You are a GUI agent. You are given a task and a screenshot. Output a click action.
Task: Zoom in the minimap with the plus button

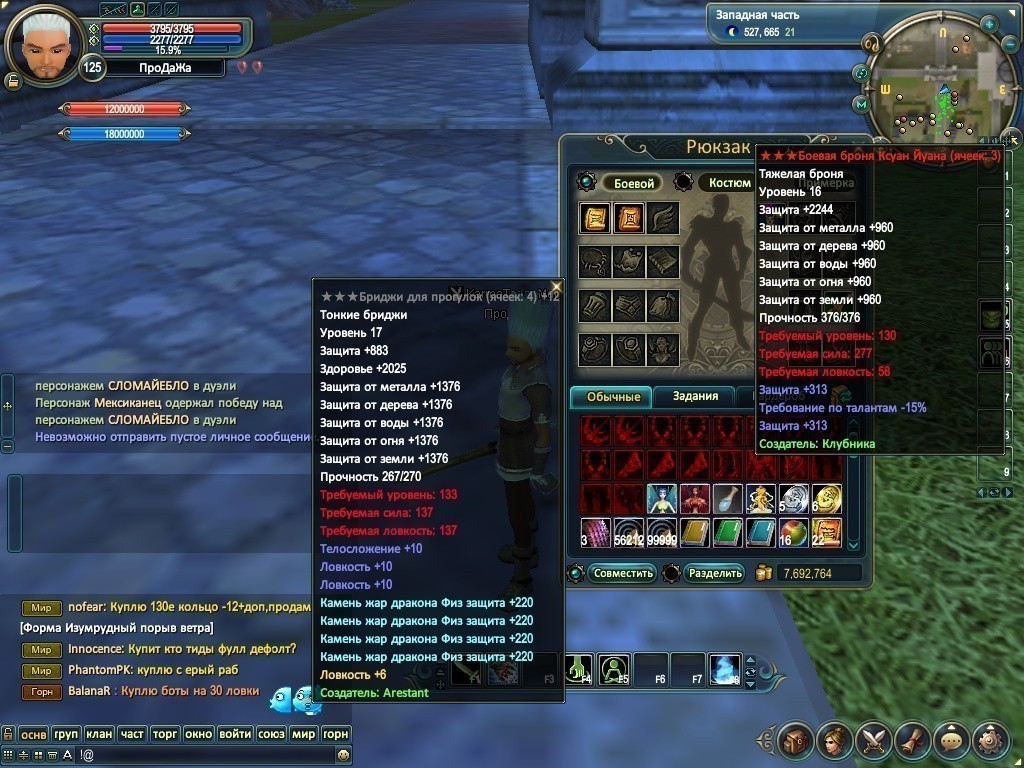(x=989, y=24)
